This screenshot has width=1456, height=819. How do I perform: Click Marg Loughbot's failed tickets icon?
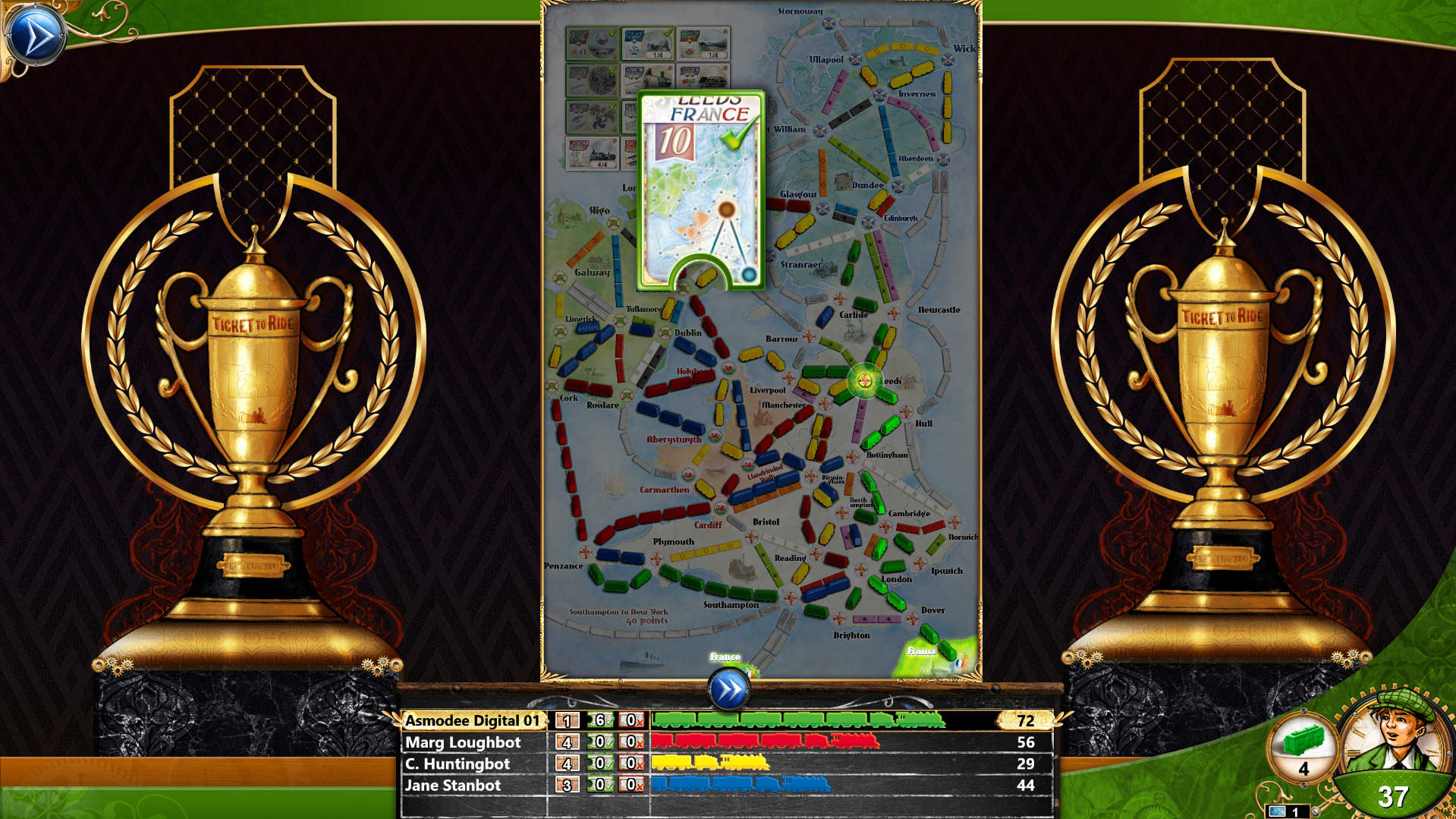[631, 743]
